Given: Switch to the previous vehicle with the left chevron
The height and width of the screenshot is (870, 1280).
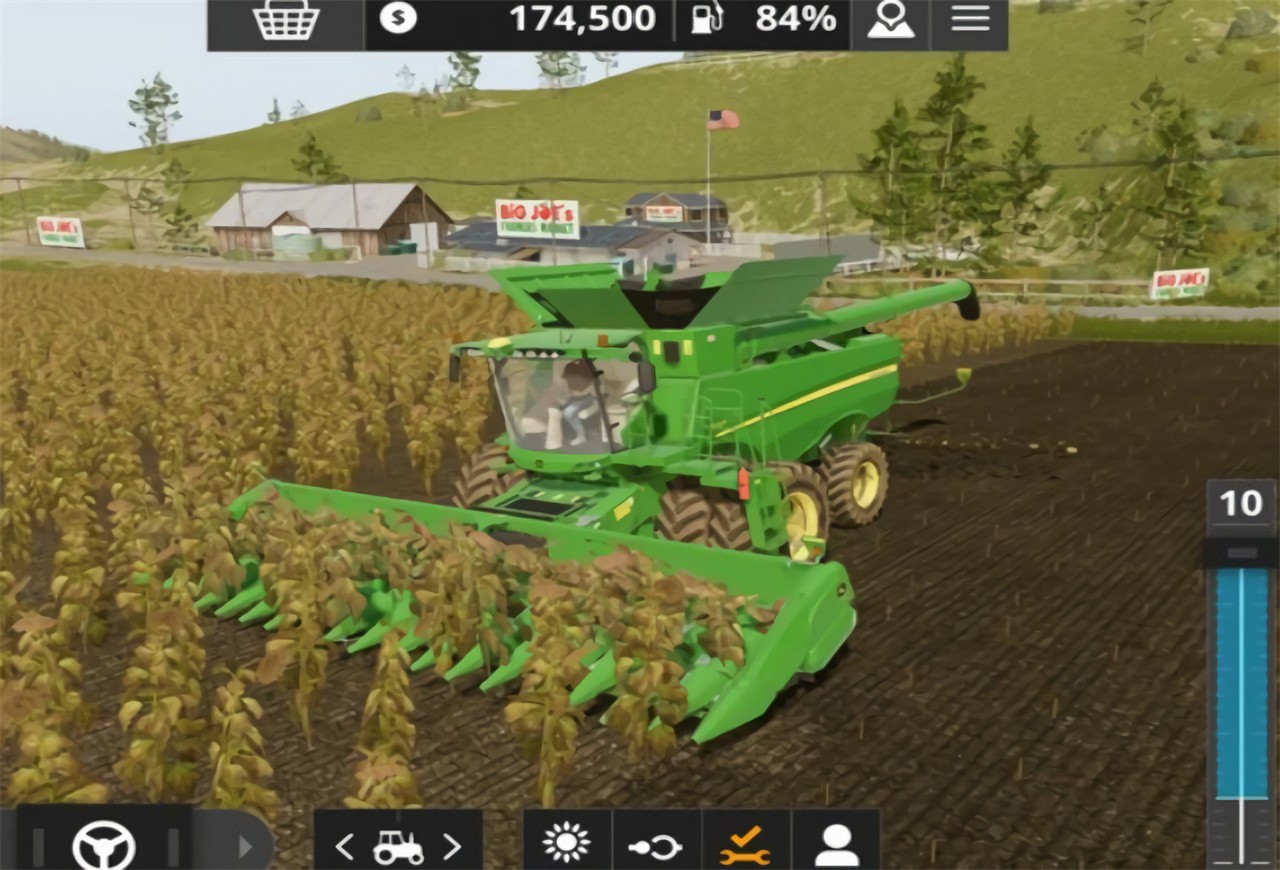Looking at the screenshot, I should click(345, 844).
